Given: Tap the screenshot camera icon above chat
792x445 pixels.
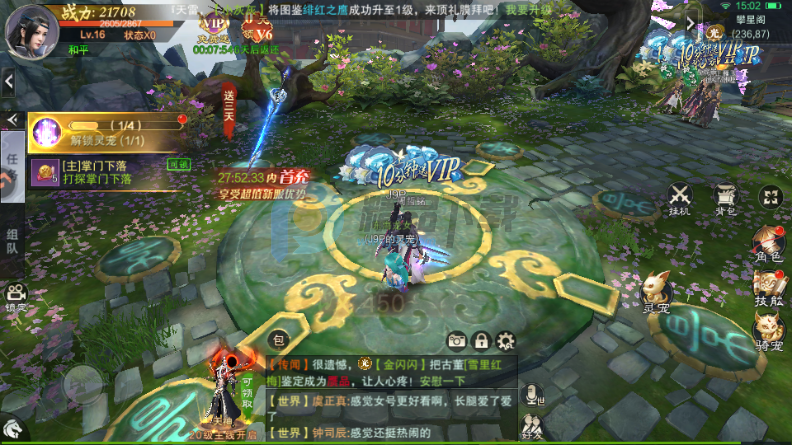Looking at the screenshot, I should tap(457, 340).
